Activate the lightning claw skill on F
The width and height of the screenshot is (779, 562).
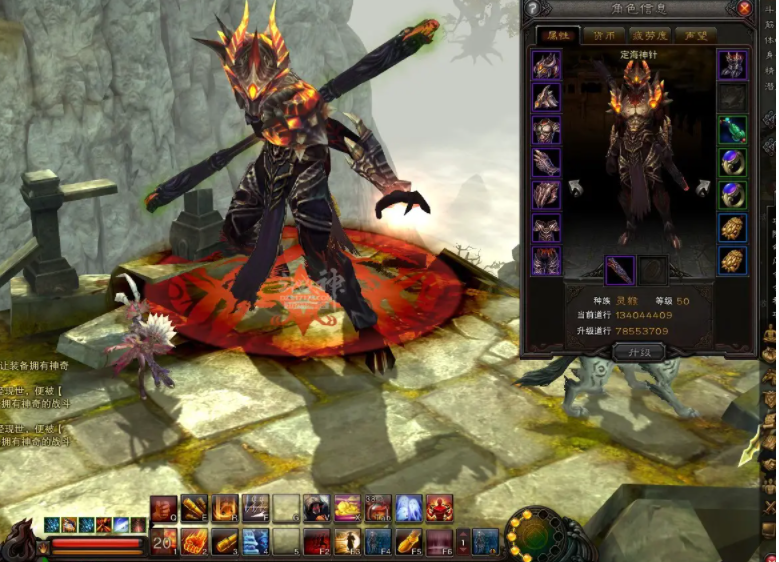coord(255,508)
